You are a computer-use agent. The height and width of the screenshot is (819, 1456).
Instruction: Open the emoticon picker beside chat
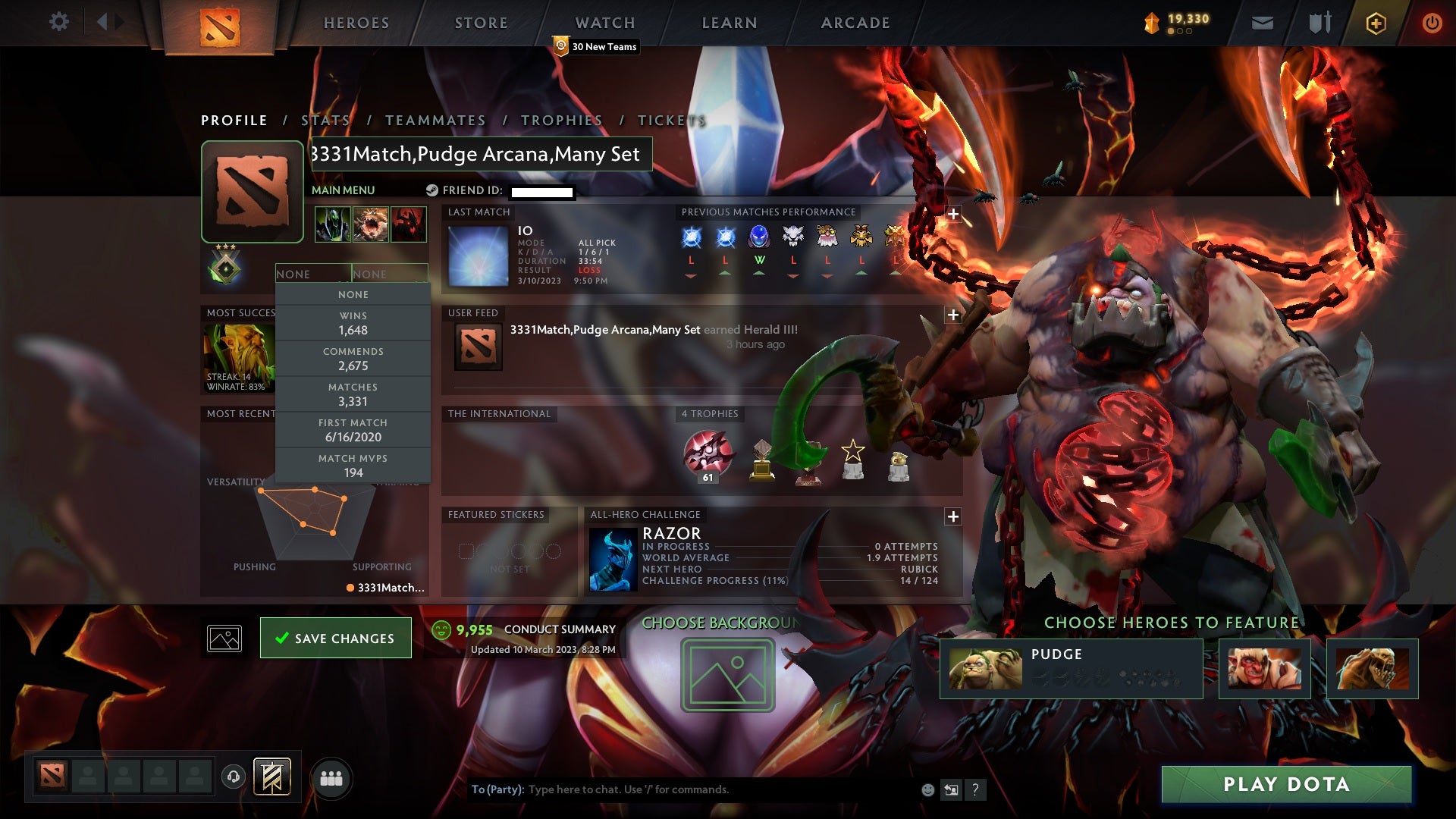[x=927, y=789]
